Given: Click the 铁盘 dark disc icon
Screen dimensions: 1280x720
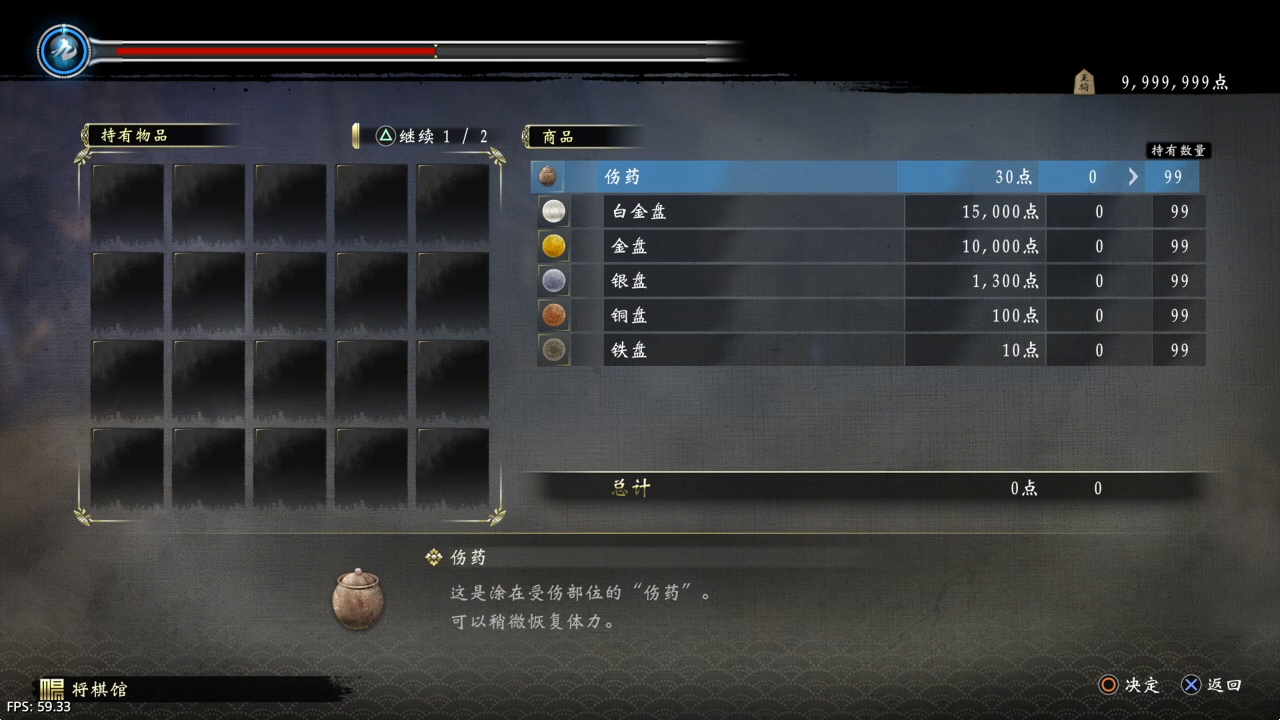Looking at the screenshot, I should tap(553, 350).
